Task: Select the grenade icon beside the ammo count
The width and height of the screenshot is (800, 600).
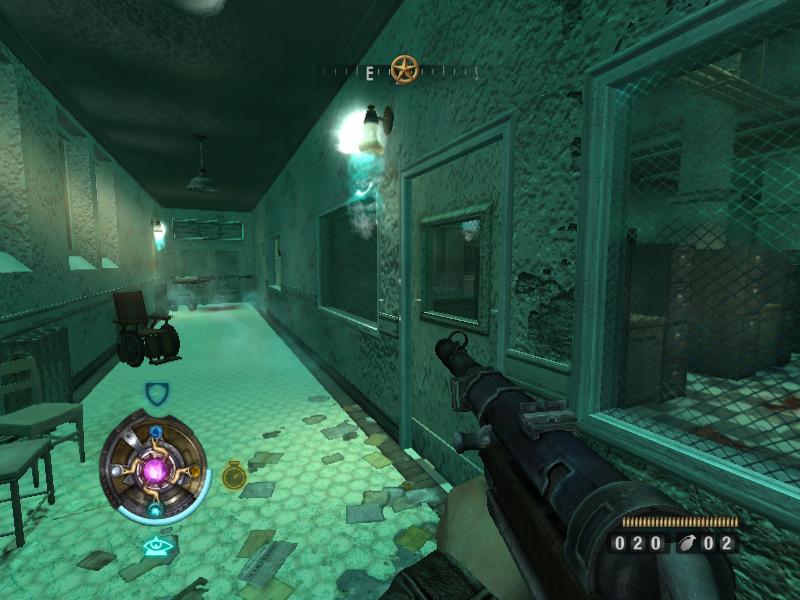Action: point(683,544)
